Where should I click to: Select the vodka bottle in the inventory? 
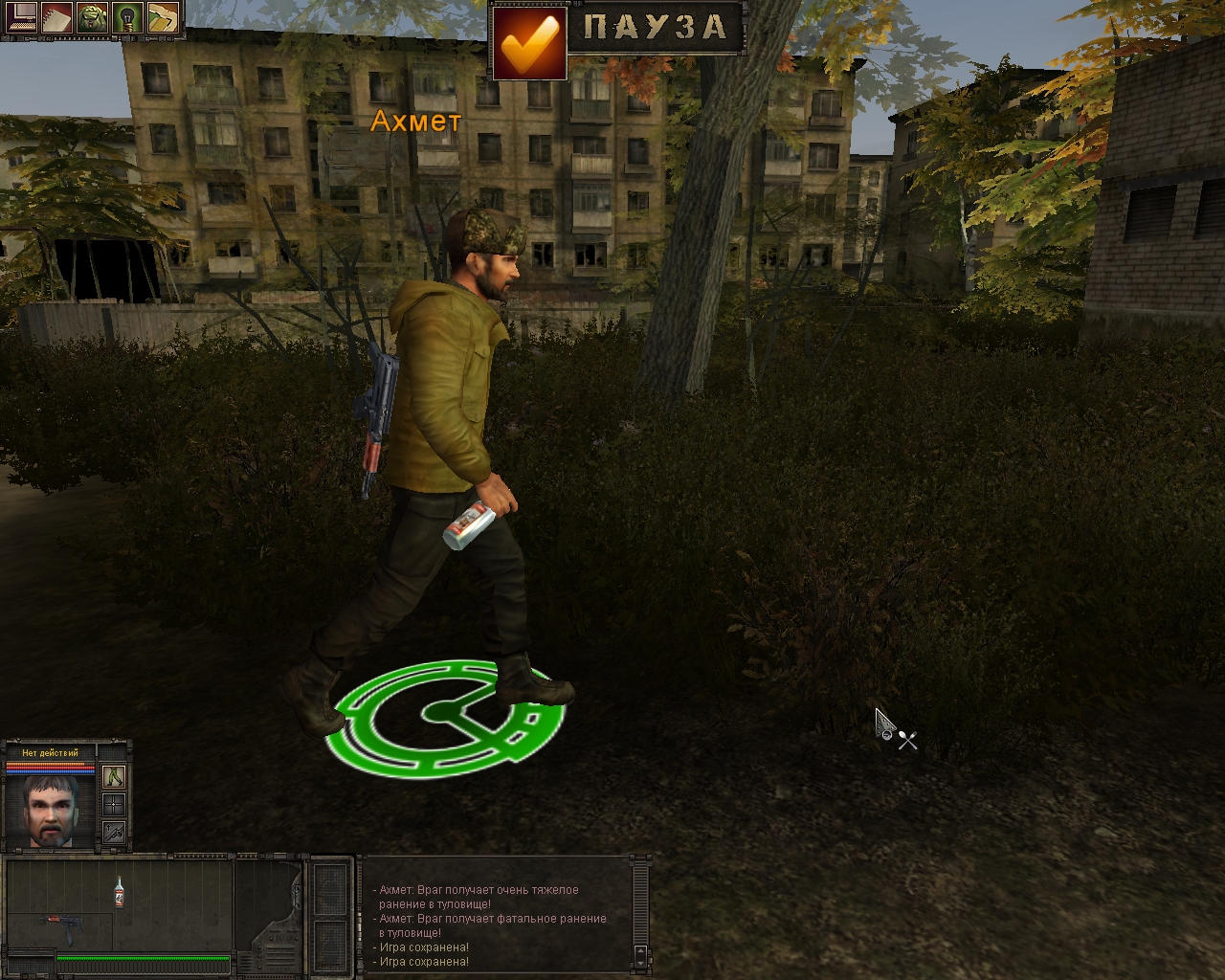(x=119, y=891)
